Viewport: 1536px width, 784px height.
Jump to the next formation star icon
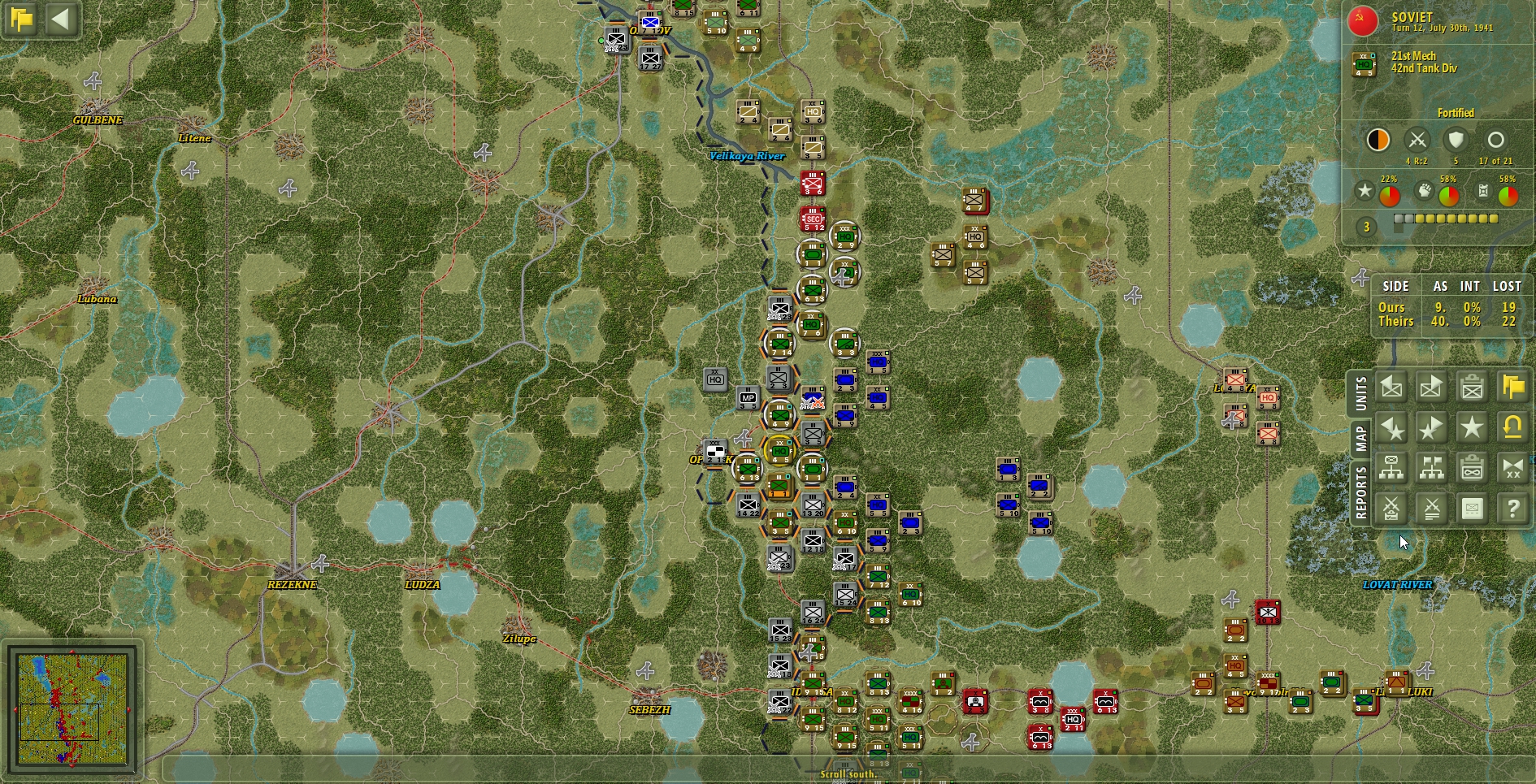coord(1431,427)
